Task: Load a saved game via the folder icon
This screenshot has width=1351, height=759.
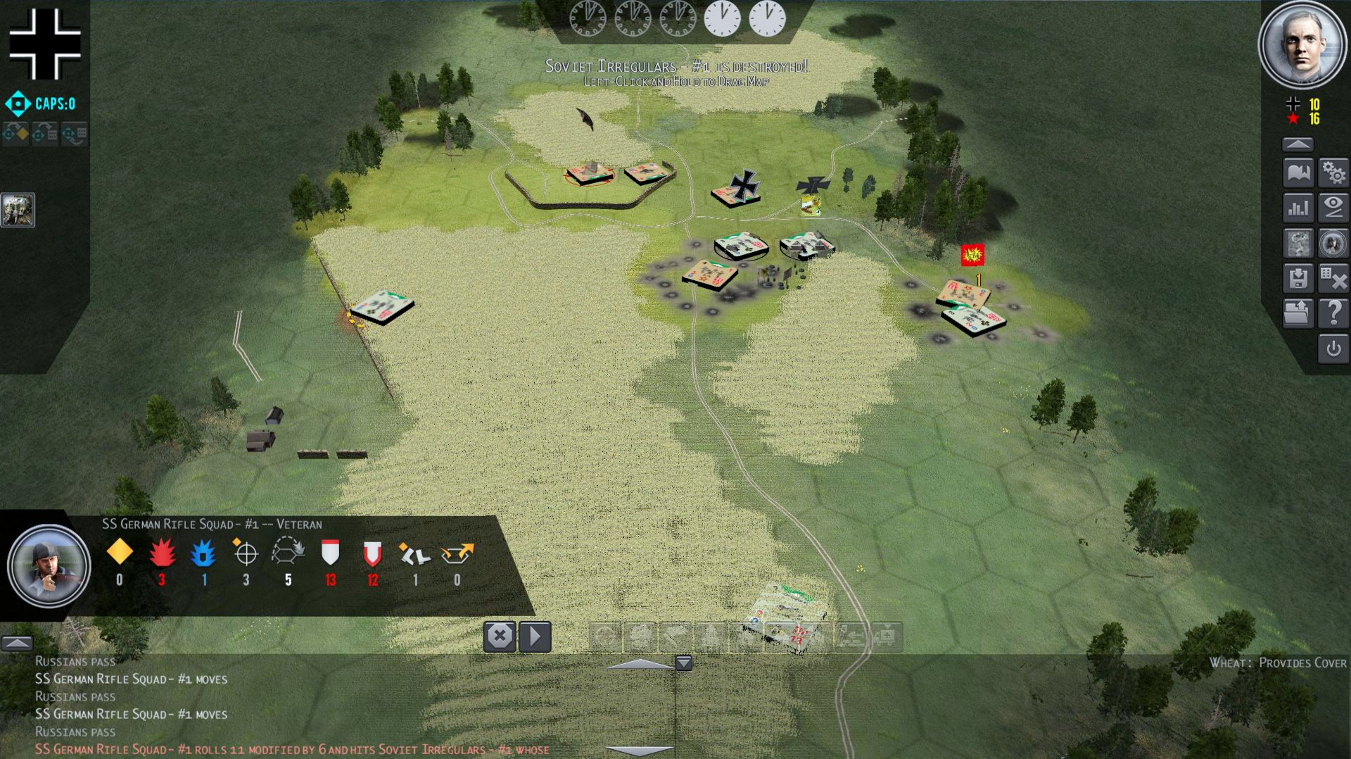Action: 1296,313
